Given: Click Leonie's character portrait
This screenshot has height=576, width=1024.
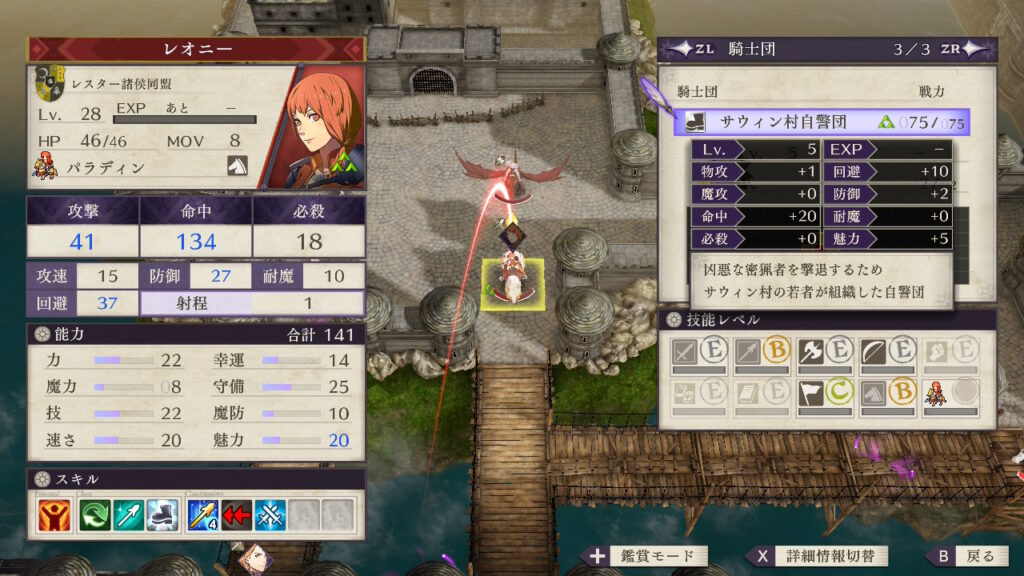Looking at the screenshot, I should (311, 126).
